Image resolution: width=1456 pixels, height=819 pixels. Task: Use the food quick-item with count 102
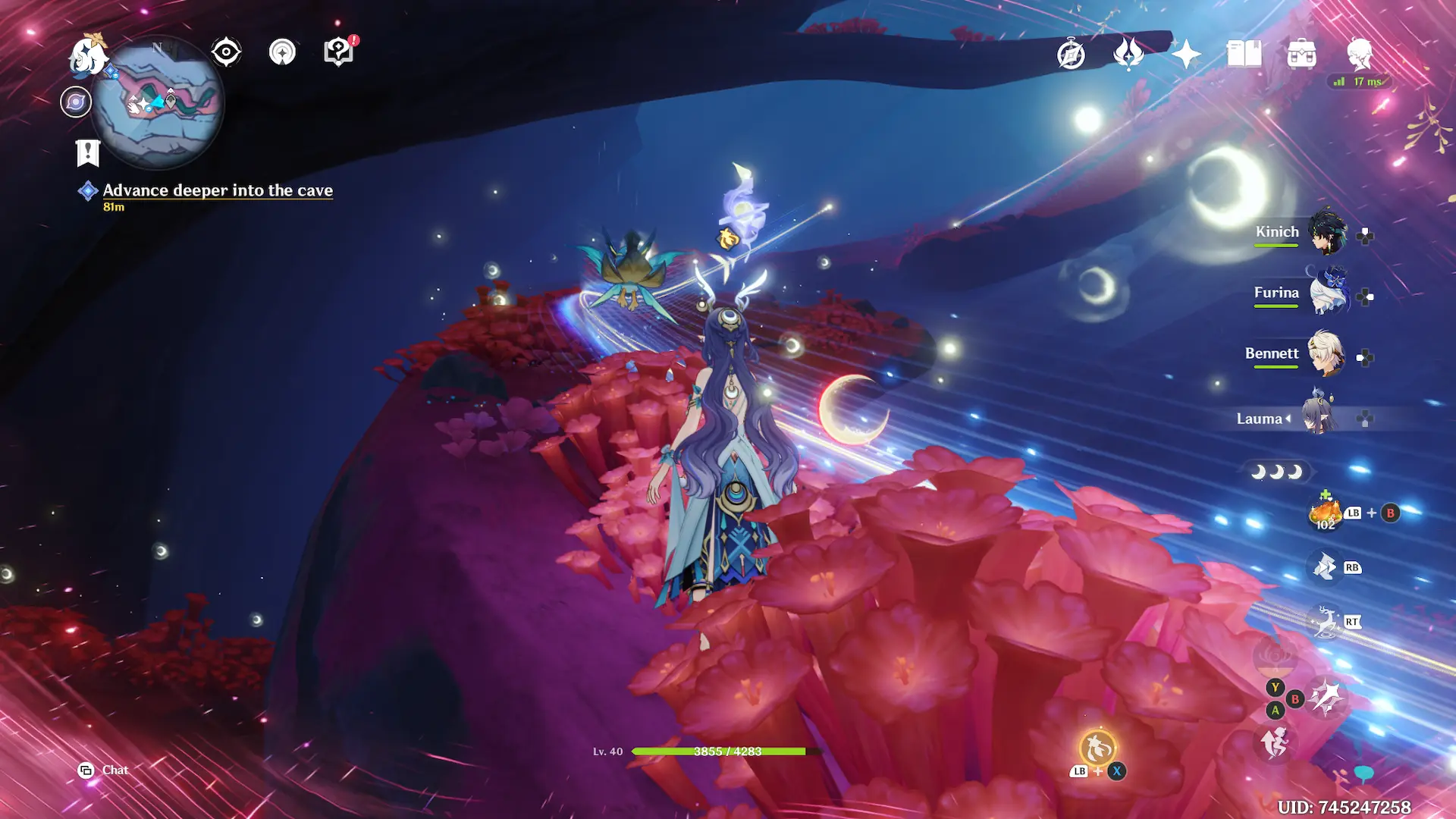[x=1325, y=513]
